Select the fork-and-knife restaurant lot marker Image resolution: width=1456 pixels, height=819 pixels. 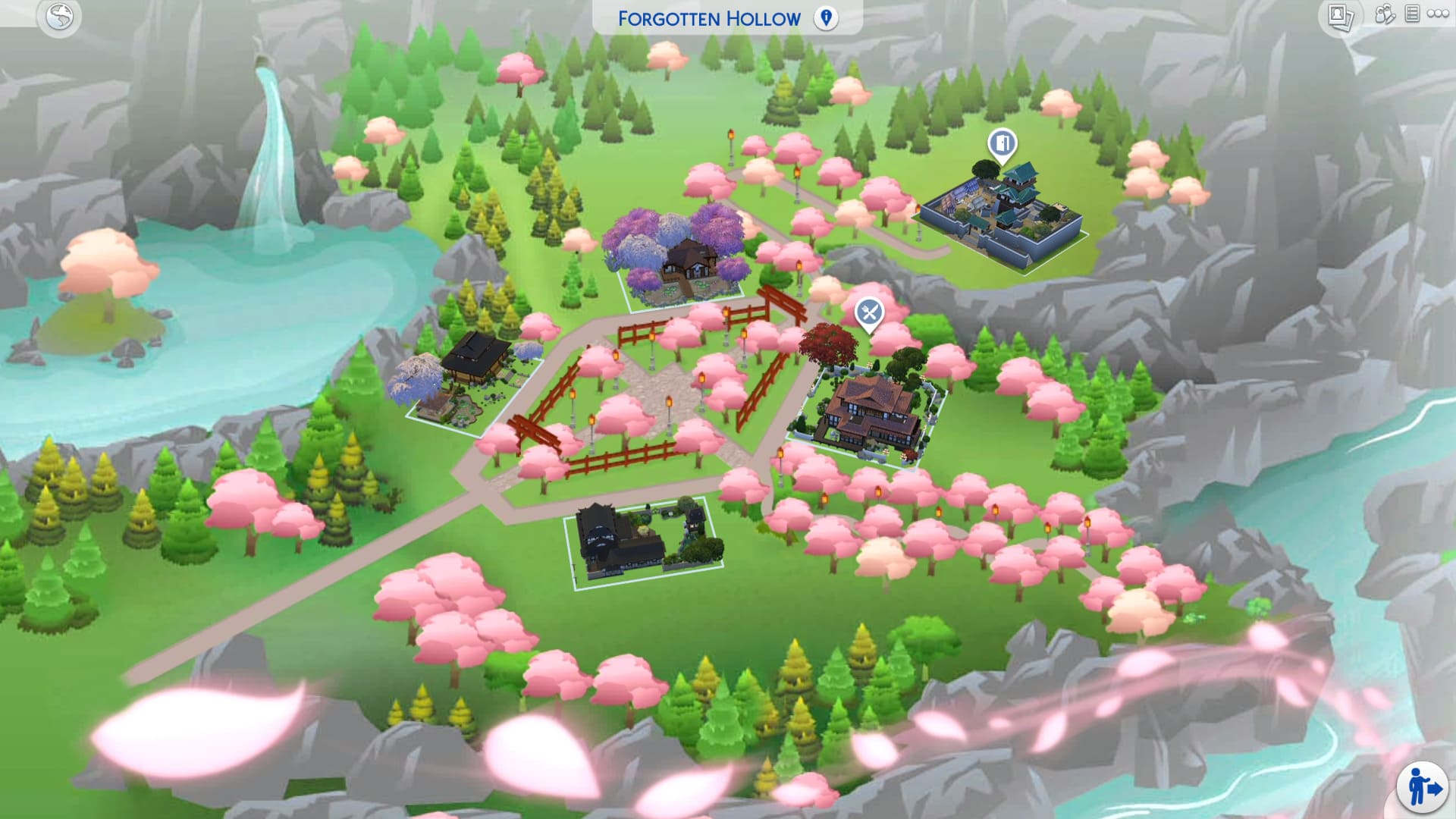pos(869,312)
